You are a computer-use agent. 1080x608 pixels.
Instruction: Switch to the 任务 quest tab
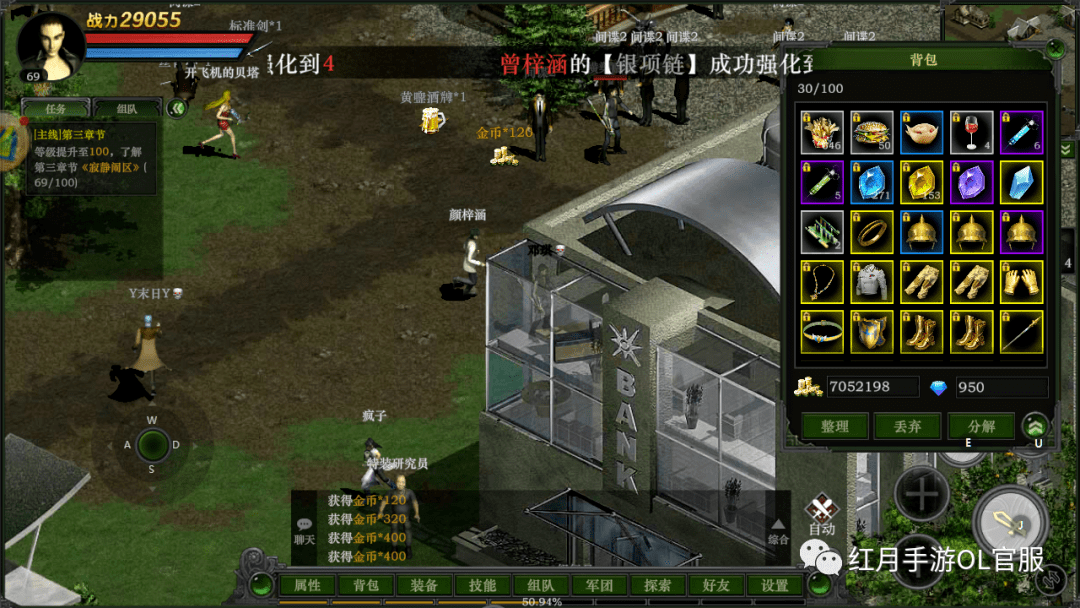click(56, 109)
